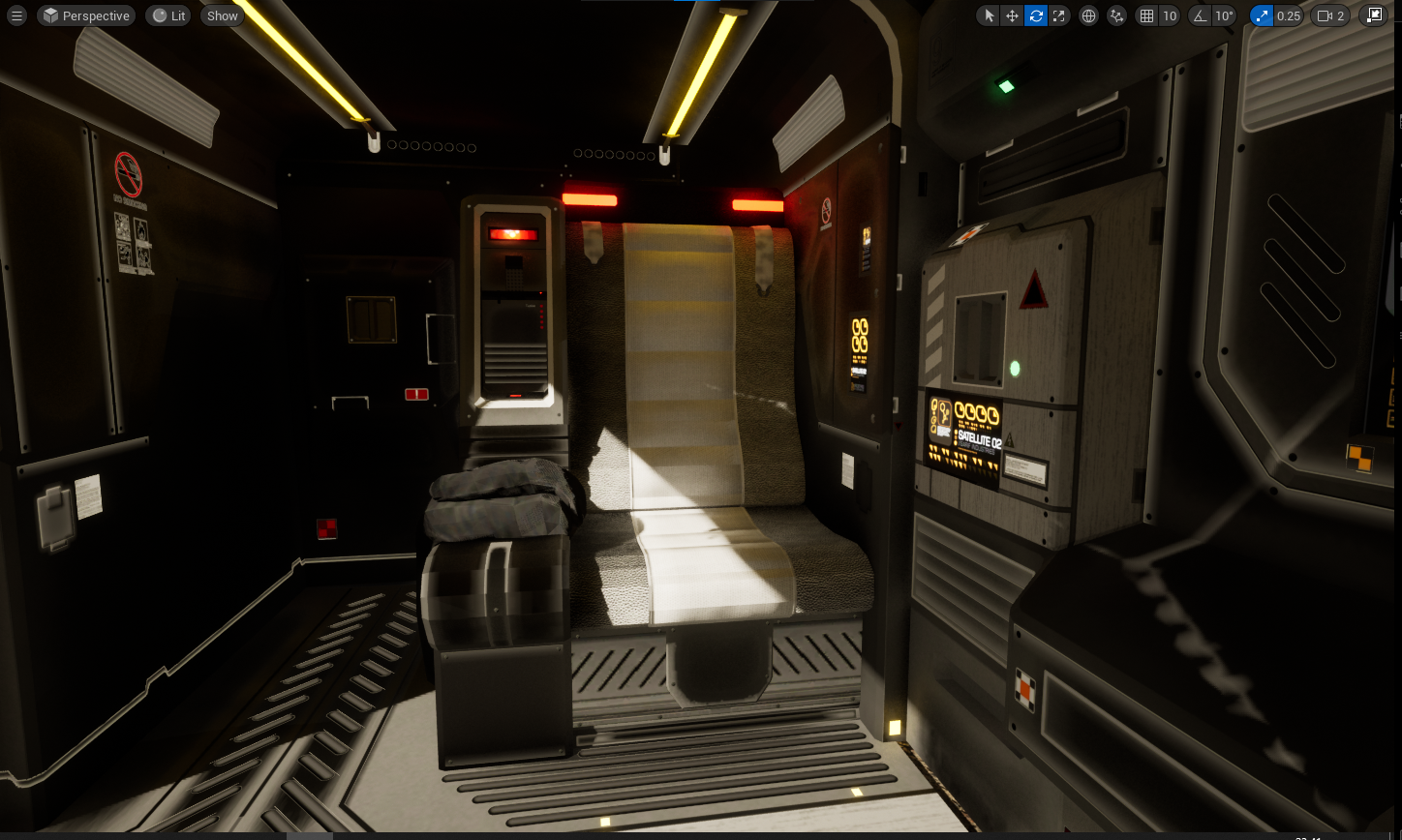Select the rotate gizmo tool
The width and height of the screenshot is (1402, 840).
pos(1036,15)
